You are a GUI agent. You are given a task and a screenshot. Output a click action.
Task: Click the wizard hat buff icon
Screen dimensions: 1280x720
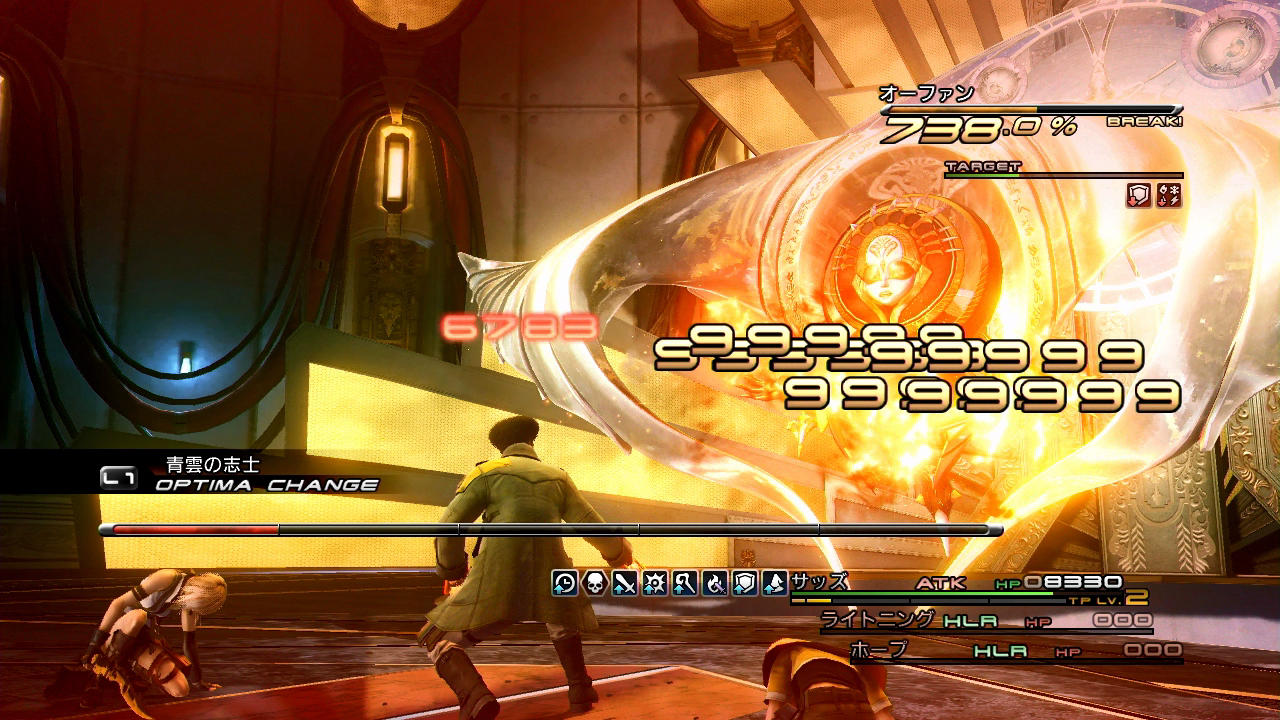pyautogui.click(x=775, y=583)
